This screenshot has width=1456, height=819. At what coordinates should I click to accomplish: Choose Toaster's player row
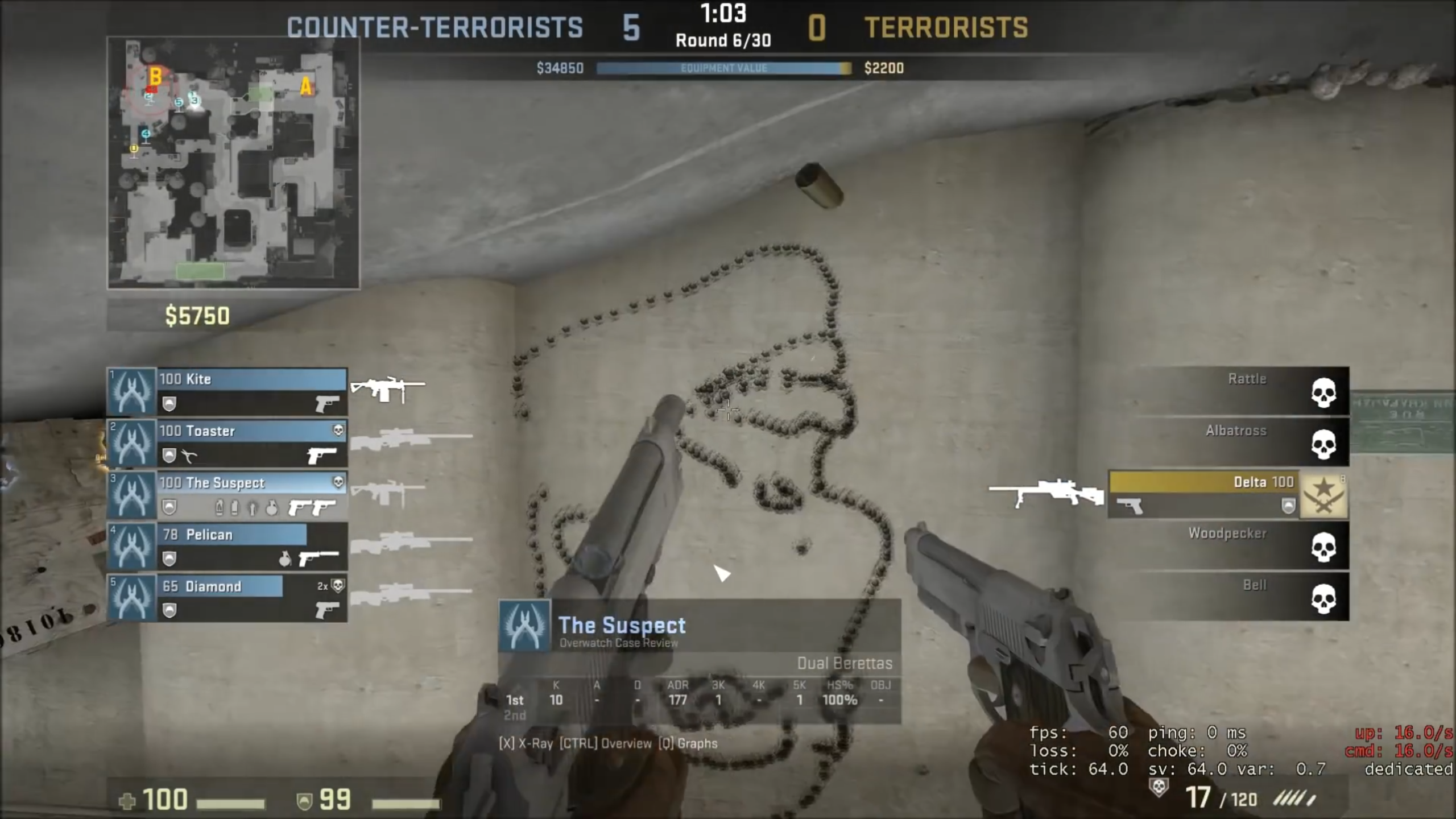[227, 442]
